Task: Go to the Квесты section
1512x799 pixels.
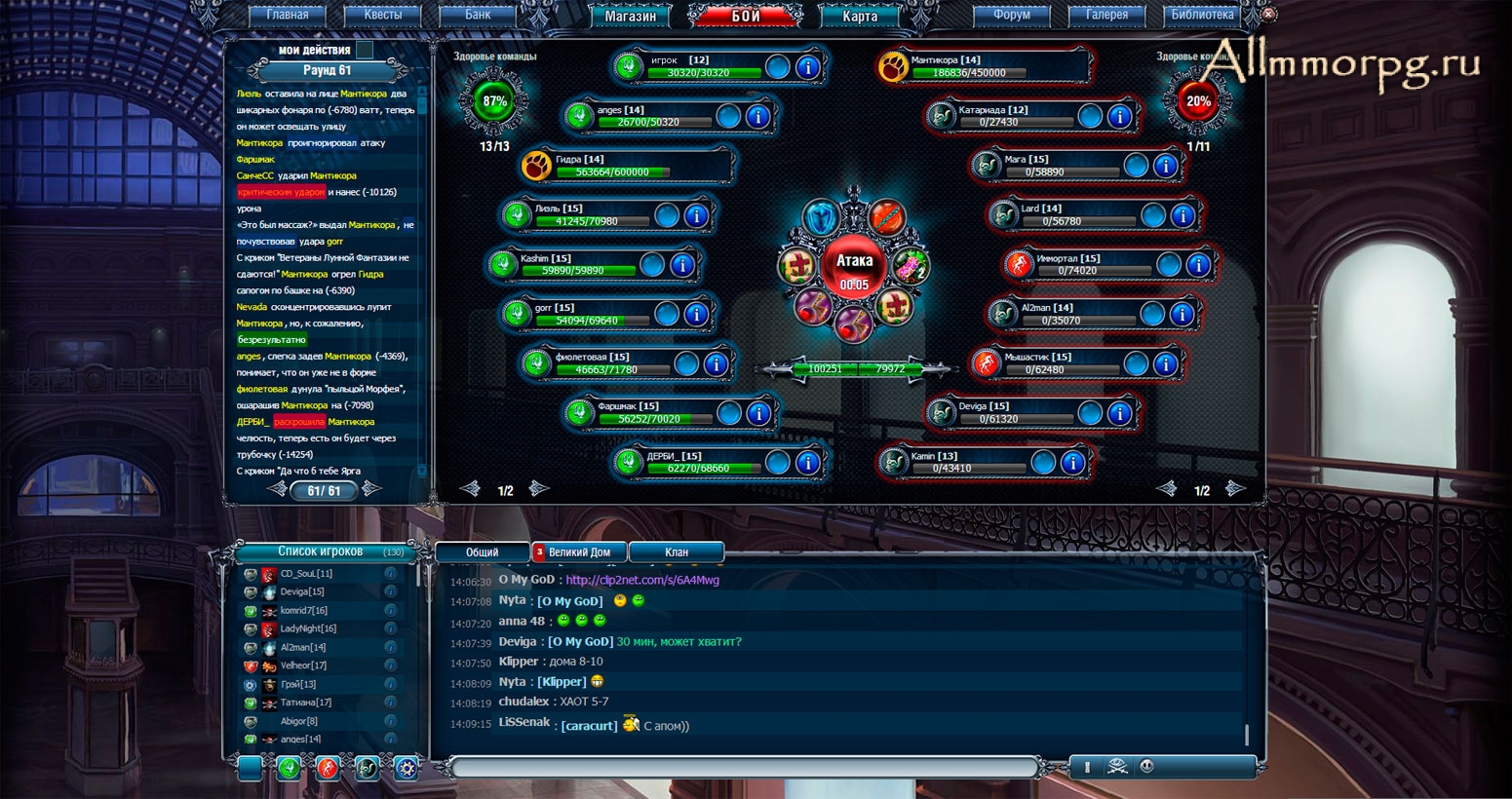Action: click(382, 15)
